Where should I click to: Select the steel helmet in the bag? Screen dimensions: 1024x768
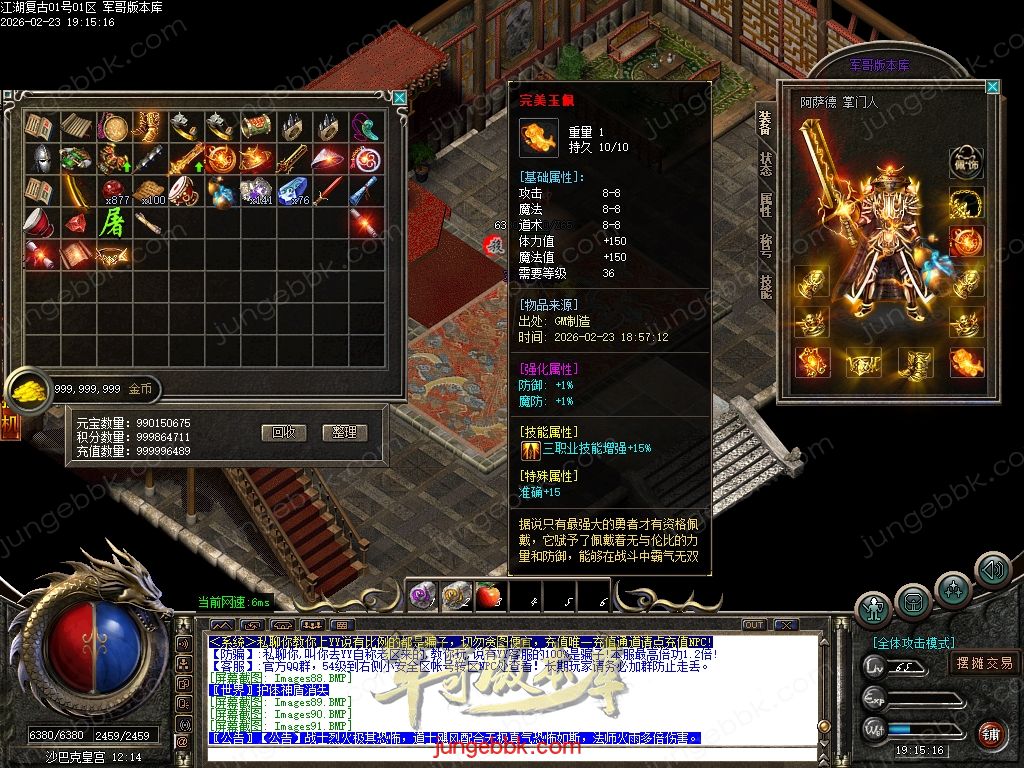[40, 158]
